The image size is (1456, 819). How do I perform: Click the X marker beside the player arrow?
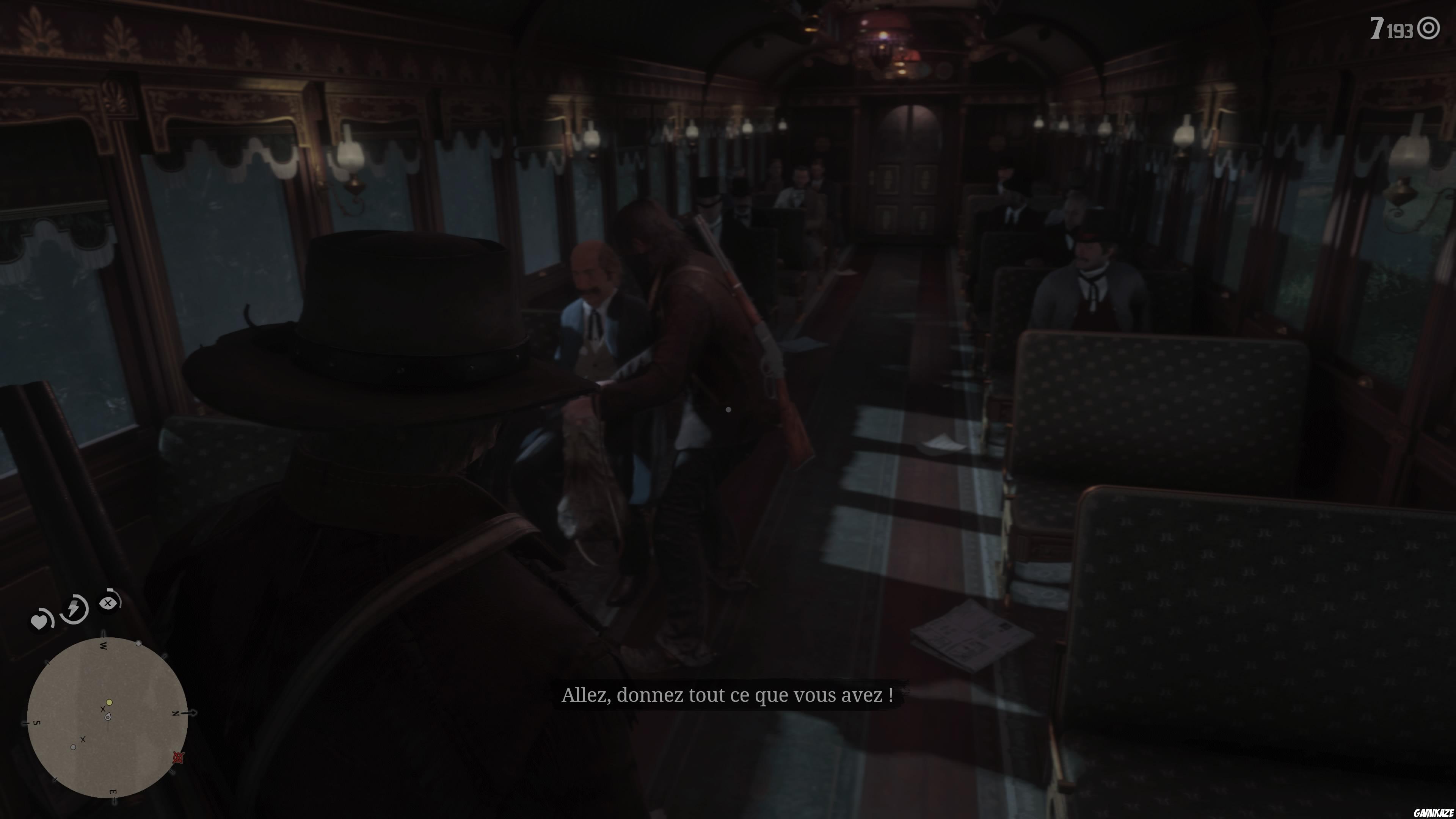coord(103,709)
